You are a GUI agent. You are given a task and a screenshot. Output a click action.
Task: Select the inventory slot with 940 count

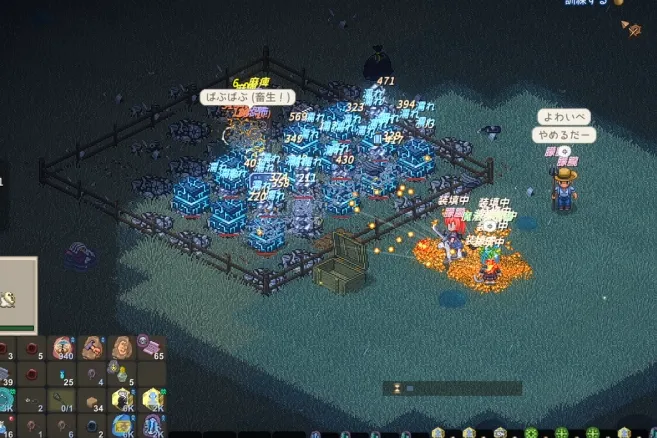point(63,347)
